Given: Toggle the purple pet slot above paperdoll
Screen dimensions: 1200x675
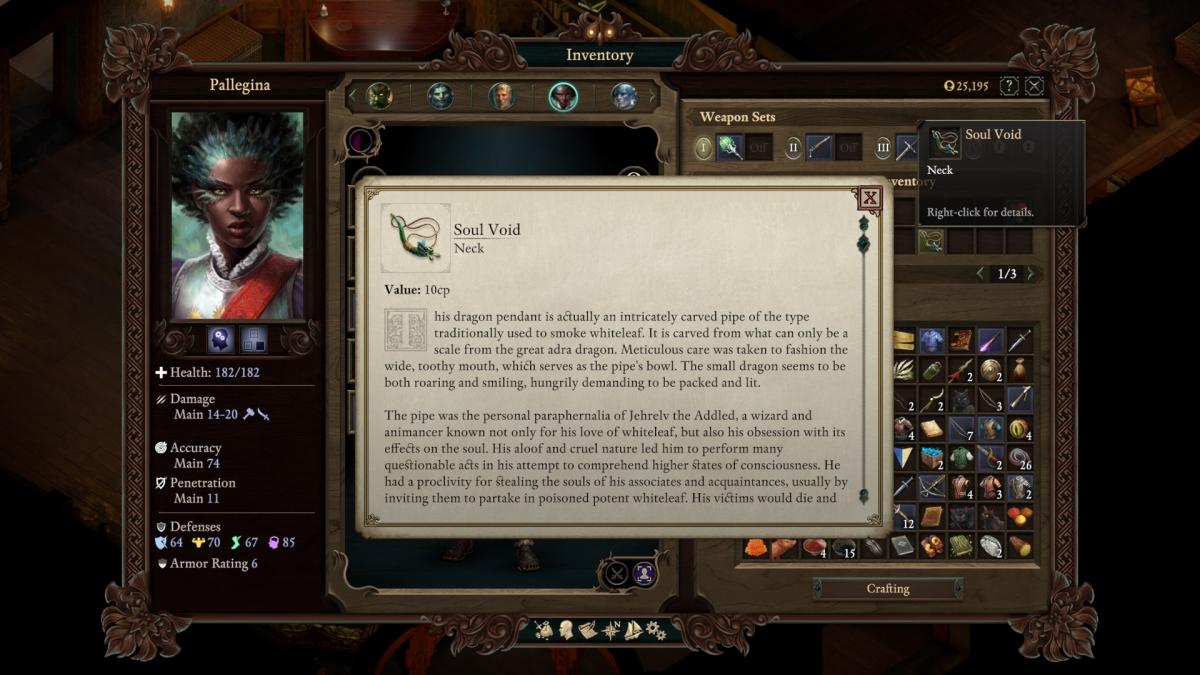Looking at the screenshot, I should (360, 141).
